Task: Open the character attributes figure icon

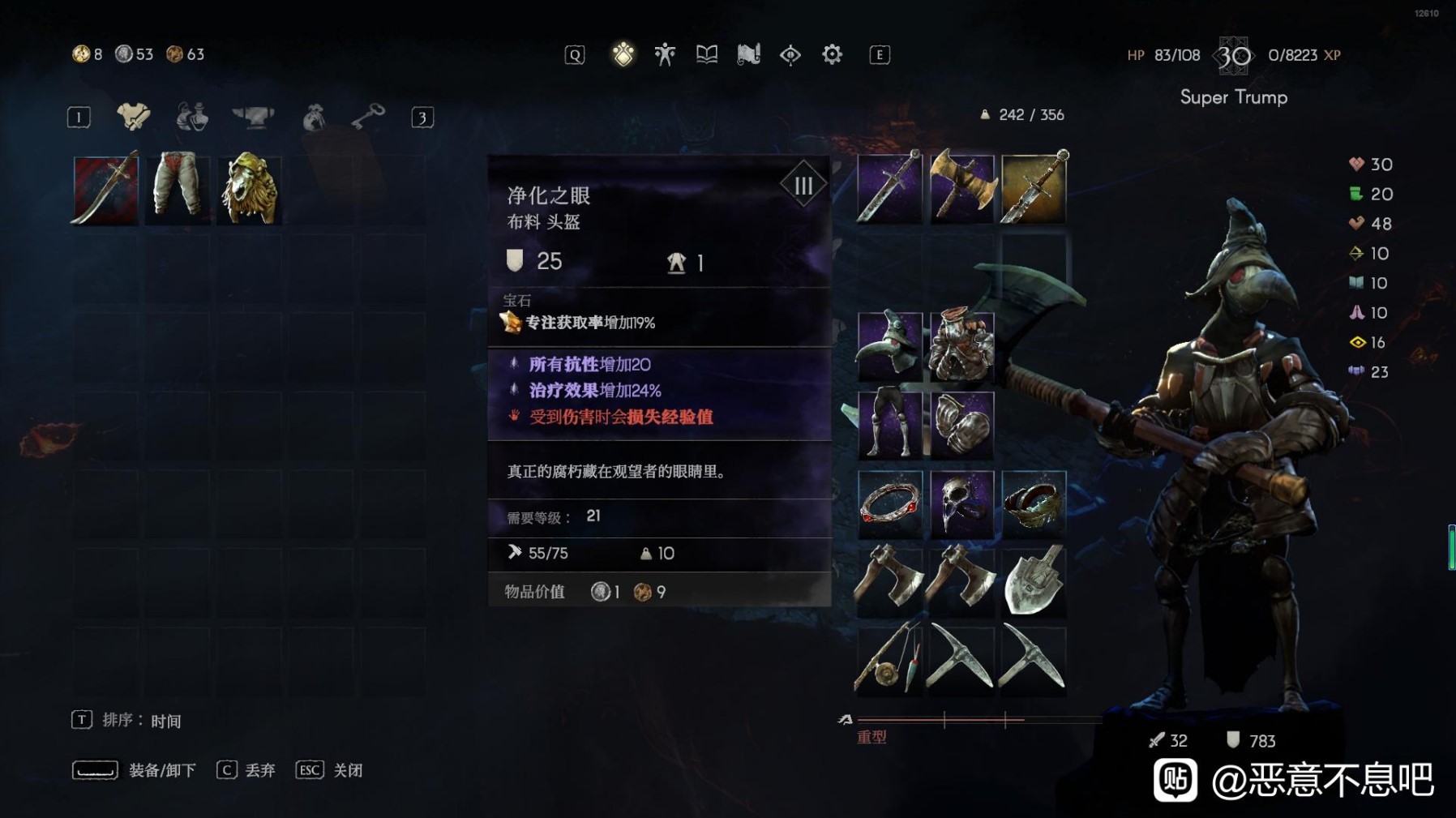Action: tap(663, 54)
